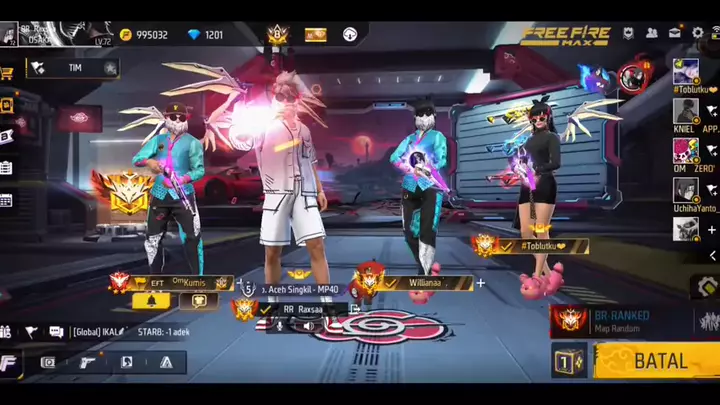Add diamonds via the diamond counter
Image resolution: width=720 pixels, height=405 pixels.
coord(206,35)
